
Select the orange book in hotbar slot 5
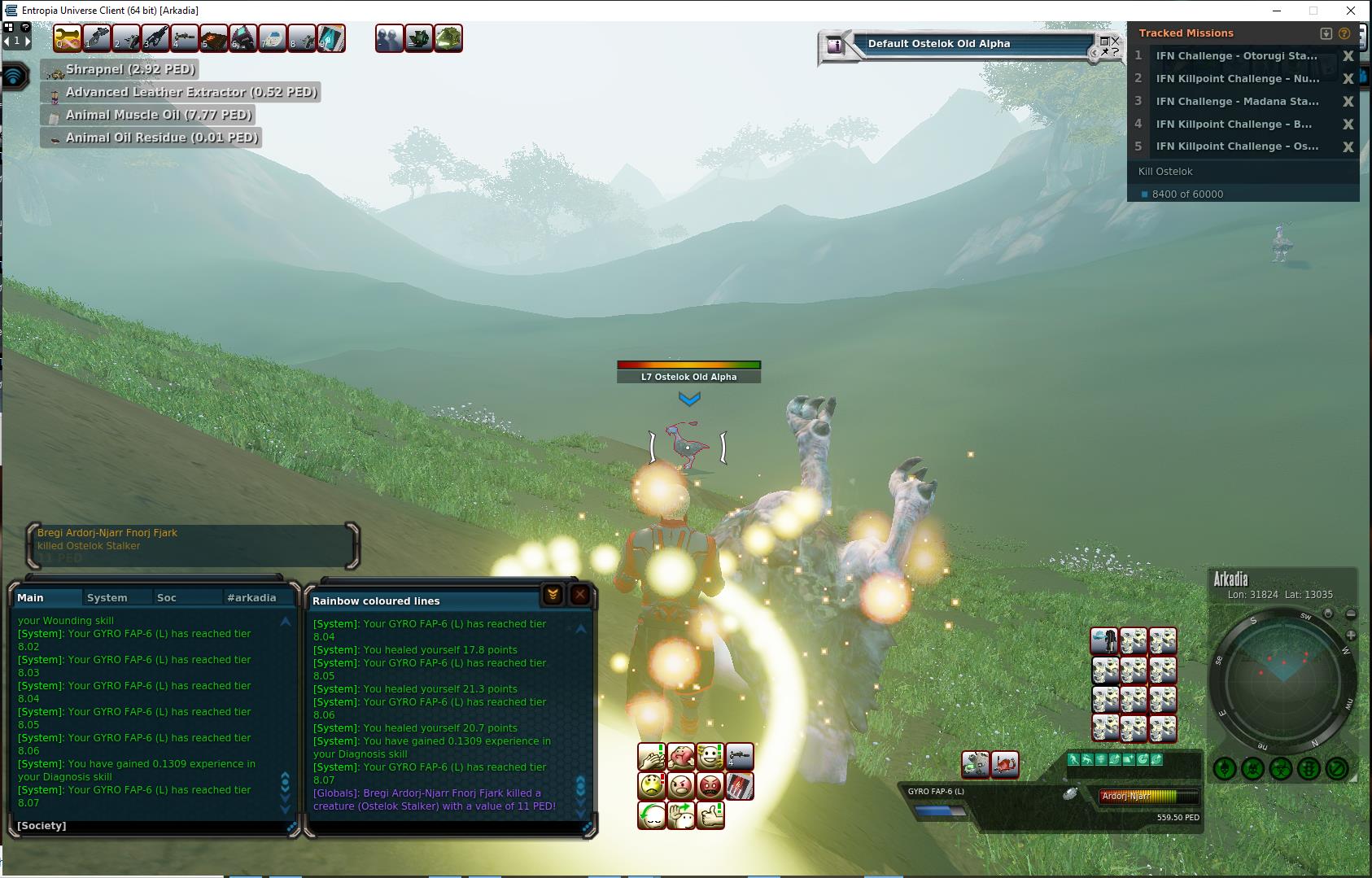tap(213, 38)
